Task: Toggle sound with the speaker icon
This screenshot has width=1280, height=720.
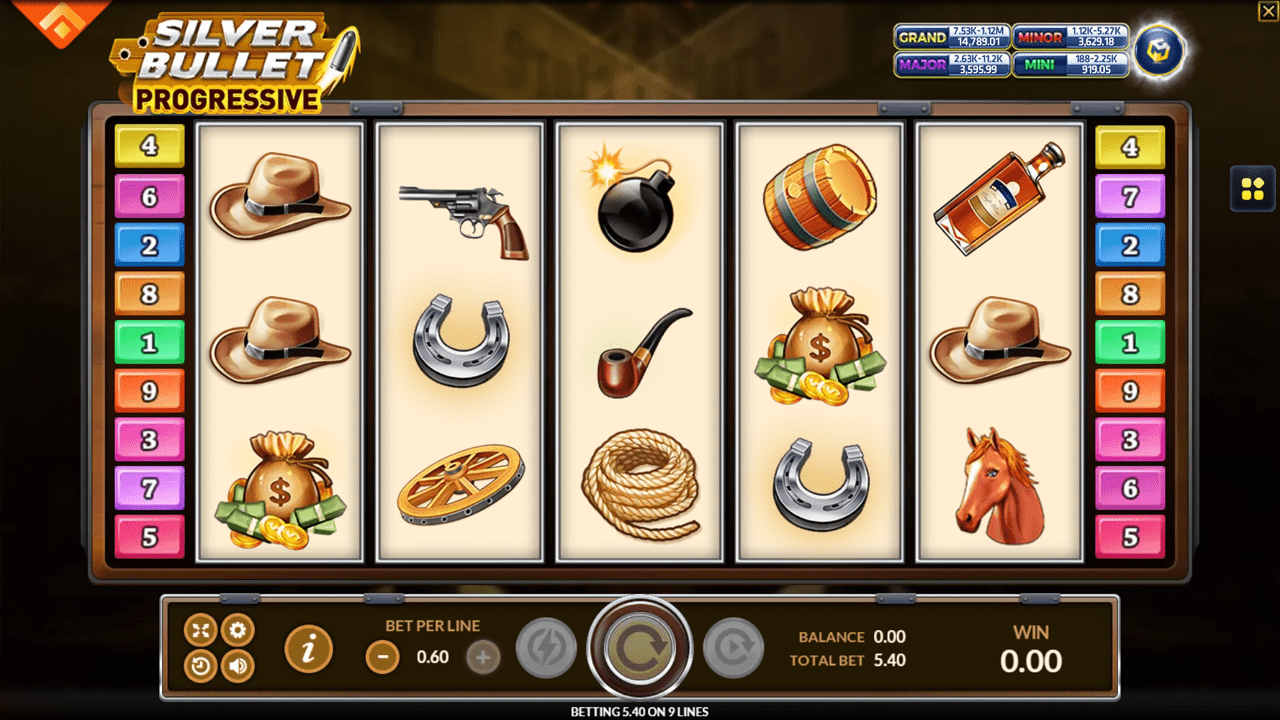Action: pyautogui.click(x=237, y=666)
